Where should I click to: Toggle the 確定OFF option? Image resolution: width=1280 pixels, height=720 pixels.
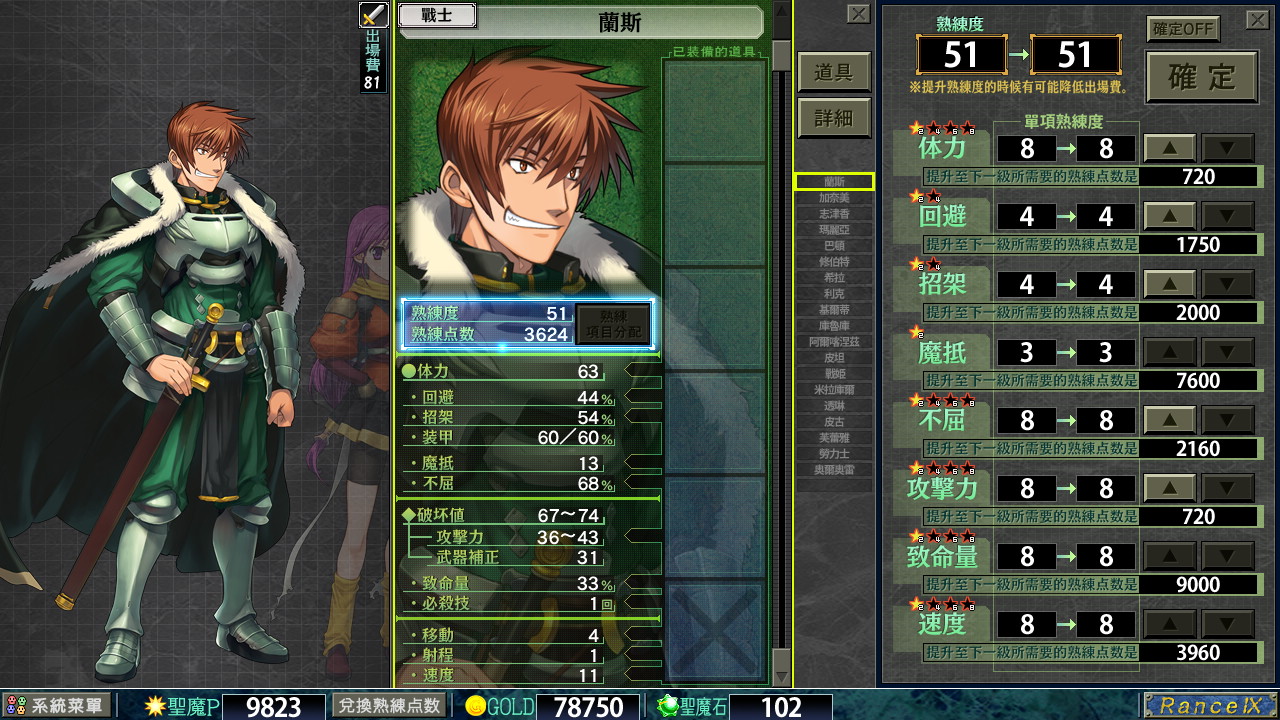[1183, 29]
